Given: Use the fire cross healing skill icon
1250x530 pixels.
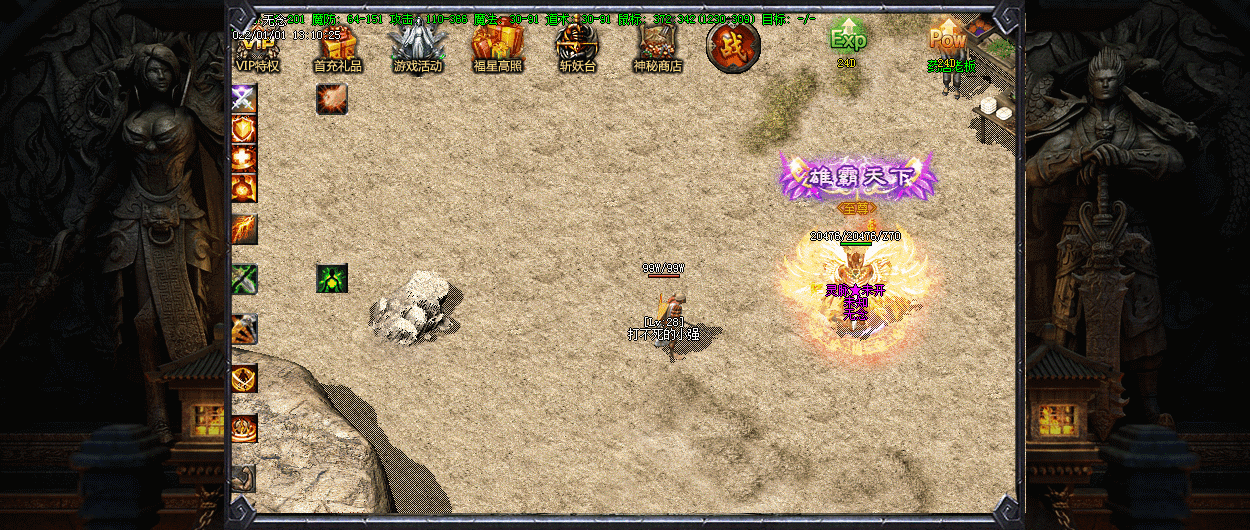Looking at the screenshot, I should coord(244,158).
